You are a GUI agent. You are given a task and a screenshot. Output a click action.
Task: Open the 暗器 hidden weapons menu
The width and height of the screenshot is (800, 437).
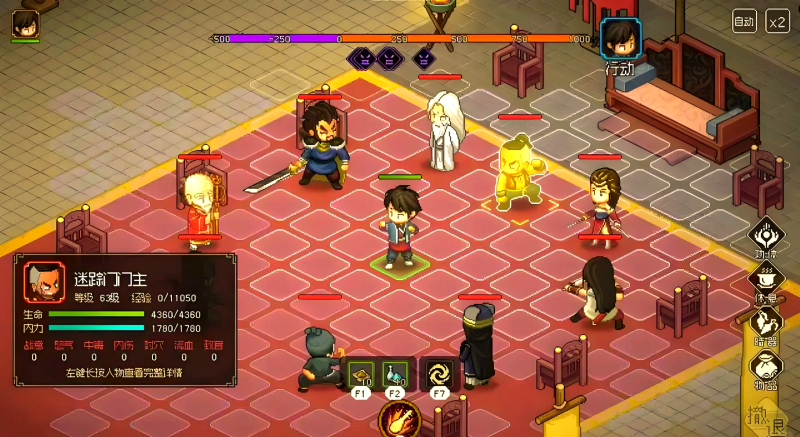(x=767, y=325)
